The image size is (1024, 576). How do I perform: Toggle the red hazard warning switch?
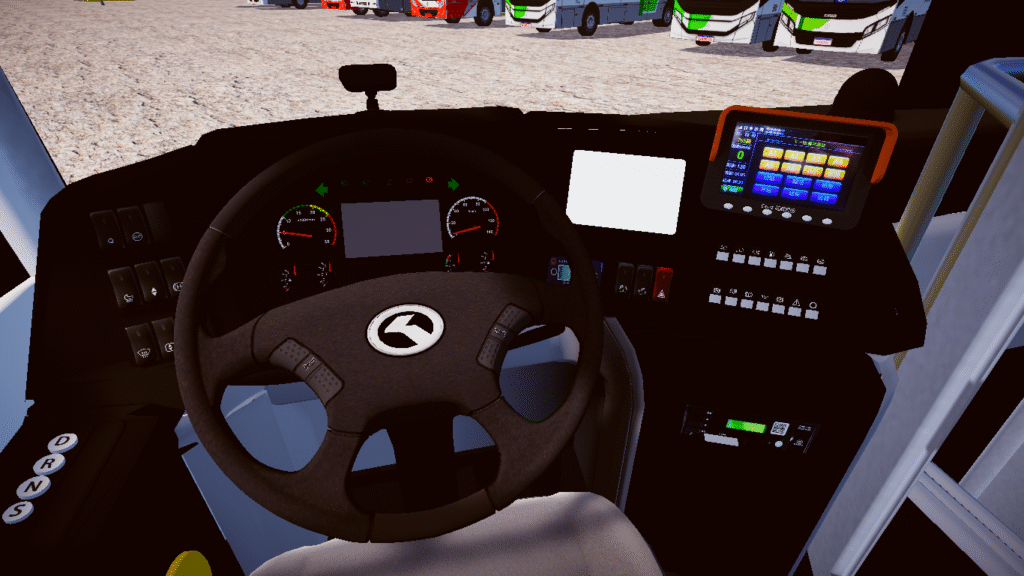[663, 283]
